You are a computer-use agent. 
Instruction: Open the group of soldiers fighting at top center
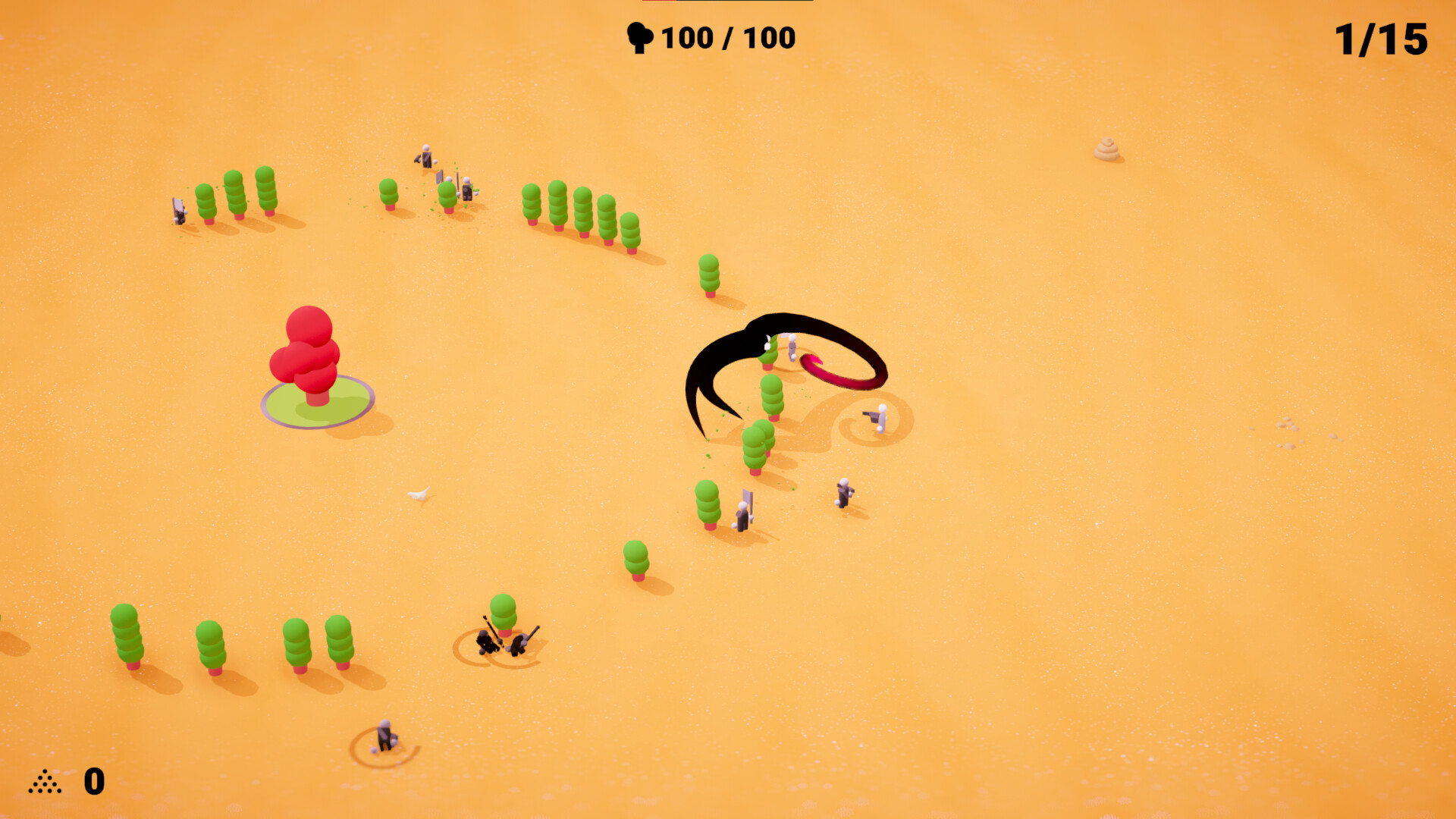click(447, 174)
